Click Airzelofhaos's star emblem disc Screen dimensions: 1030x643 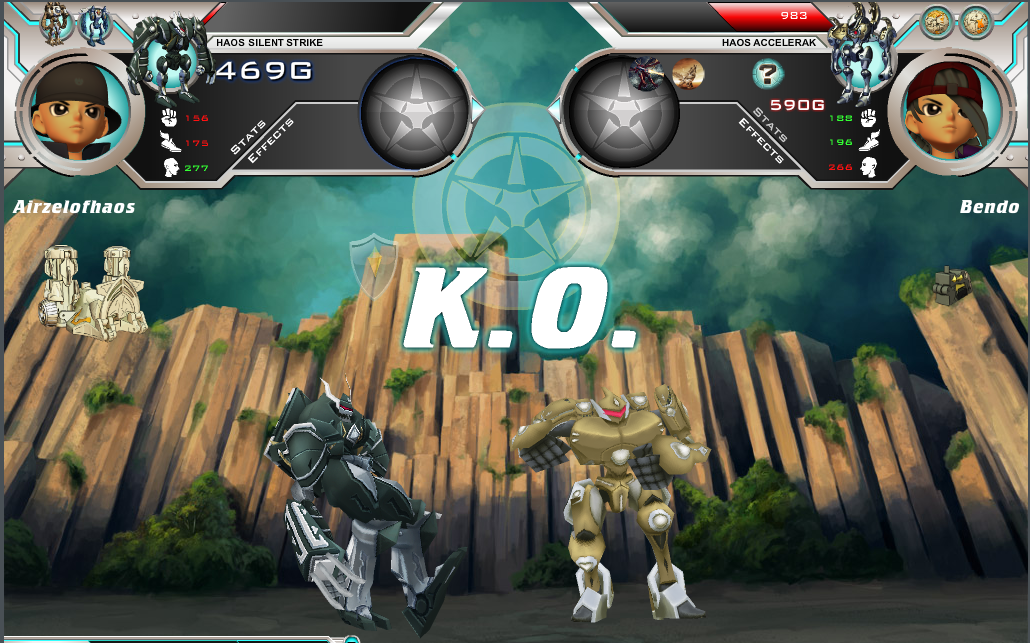413,110
